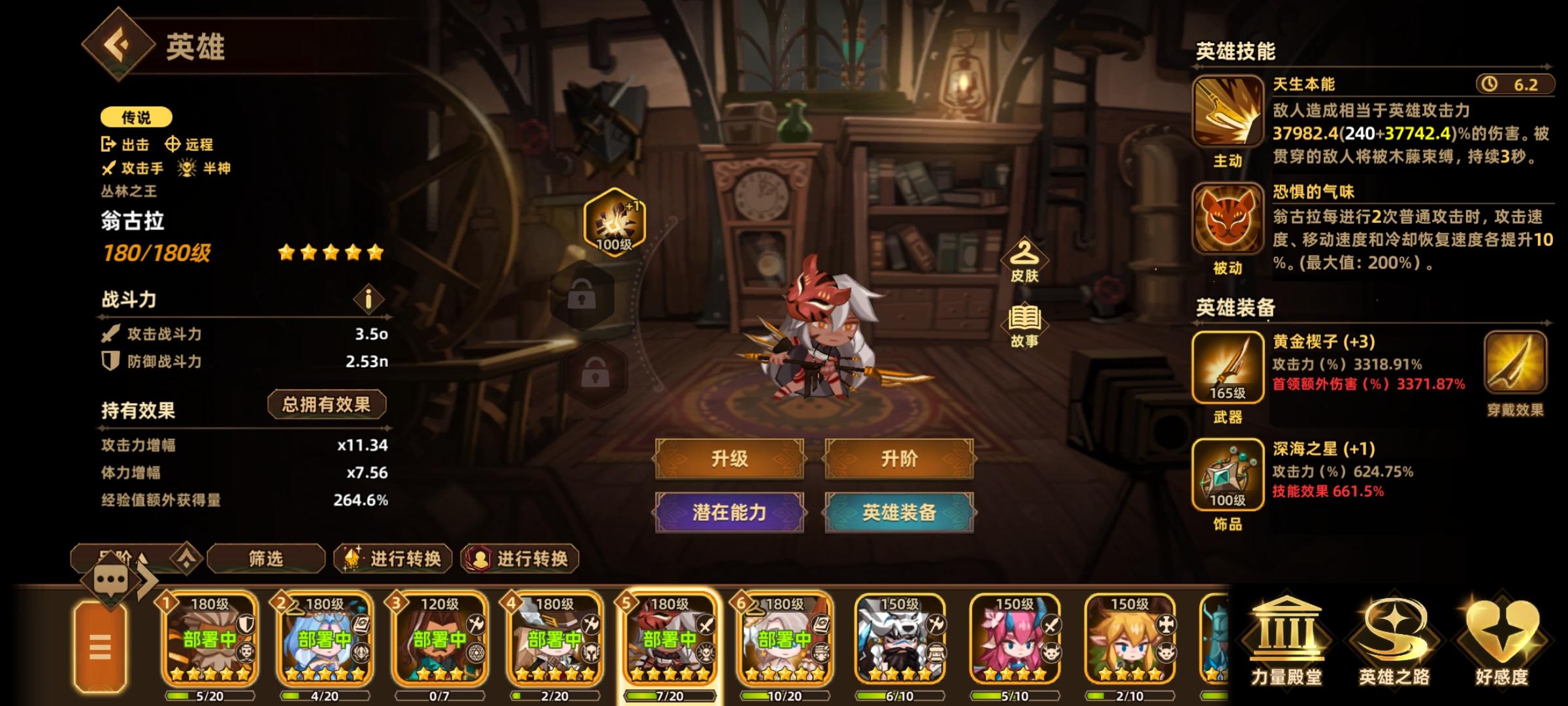The height and width of the screenshot is (706, 1568).
Task: Open the hamburger menu at bottom left
Action: click(x=100, y=647)
